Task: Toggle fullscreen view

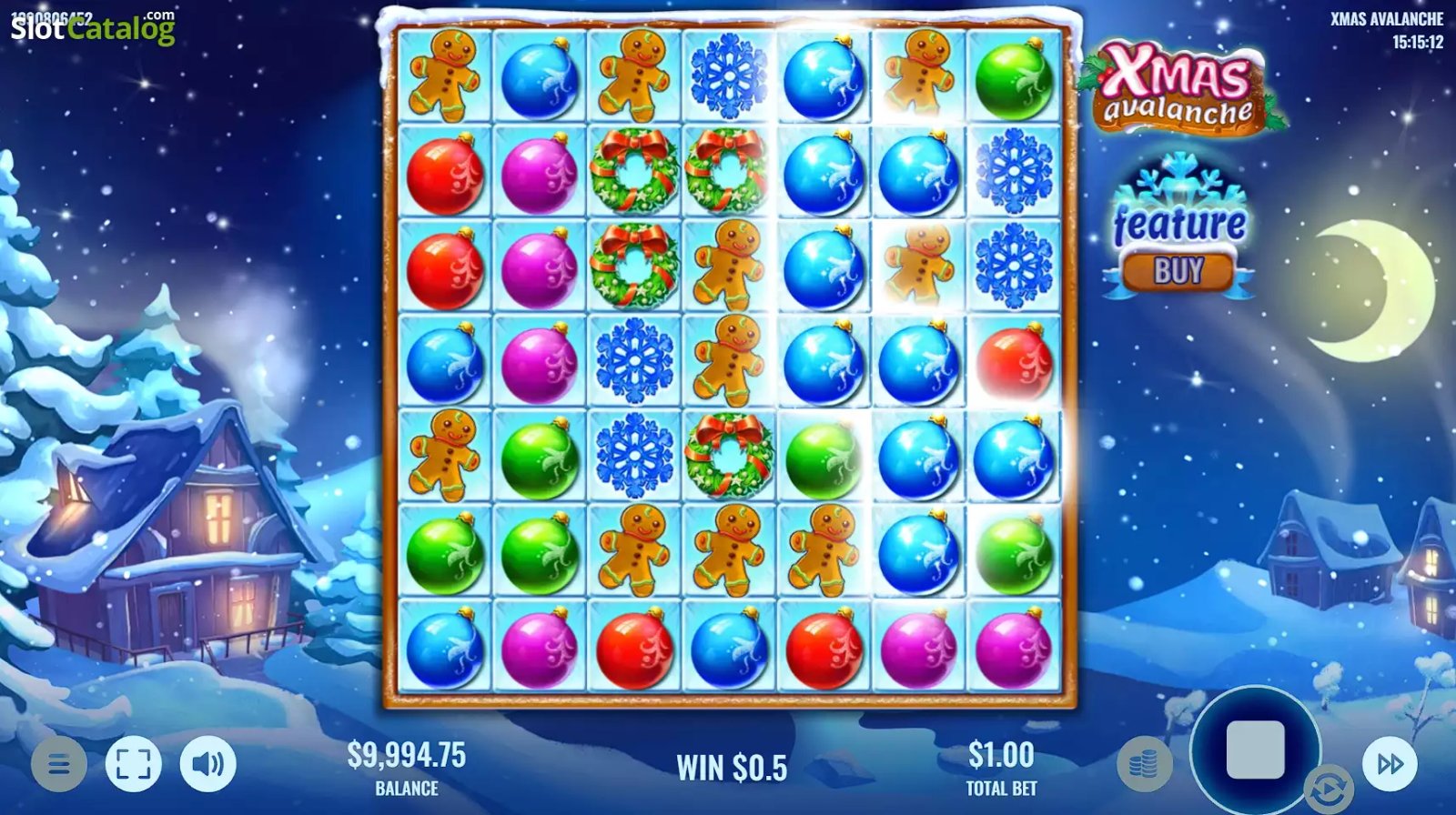Action: [x=132, y=764]
